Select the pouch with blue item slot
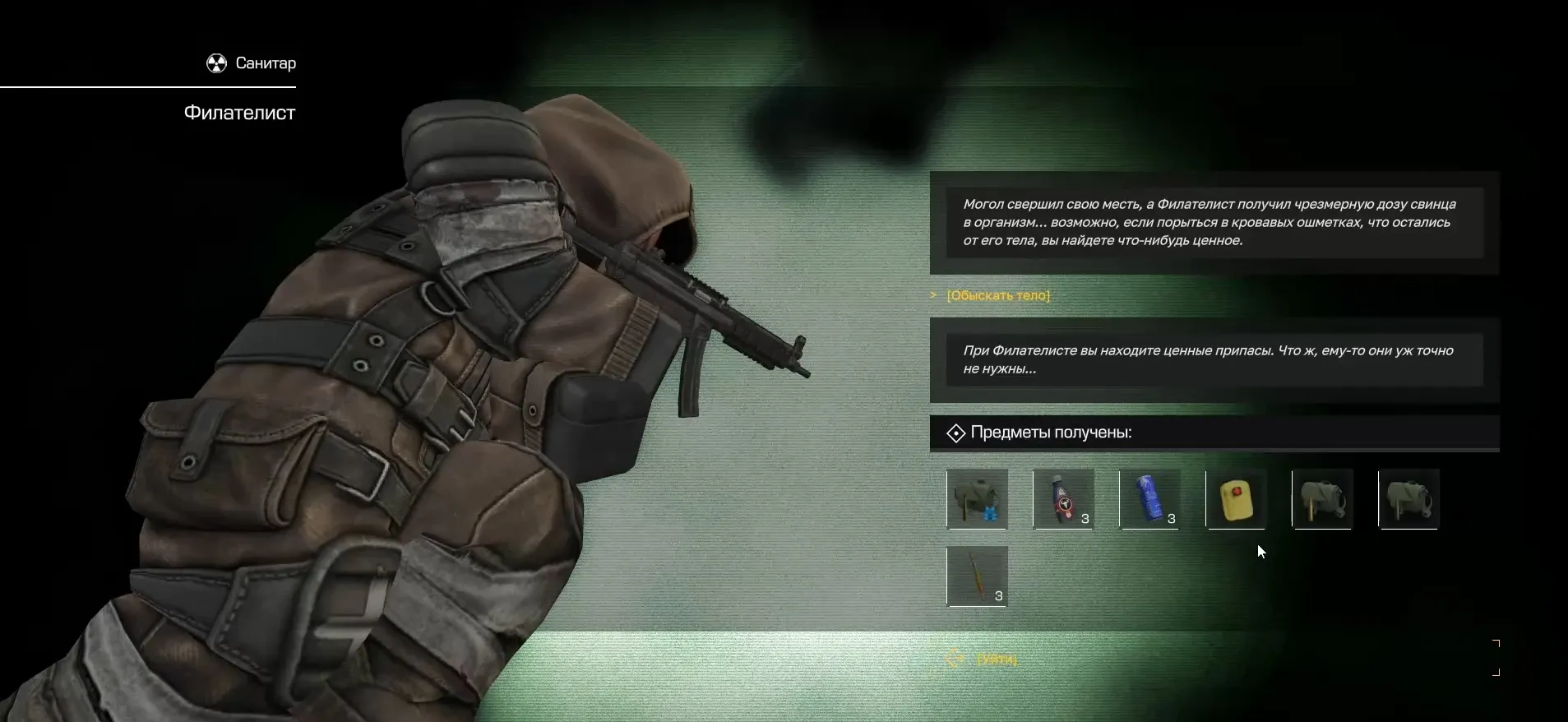The image size is (1568, 722). pos(977,499)
